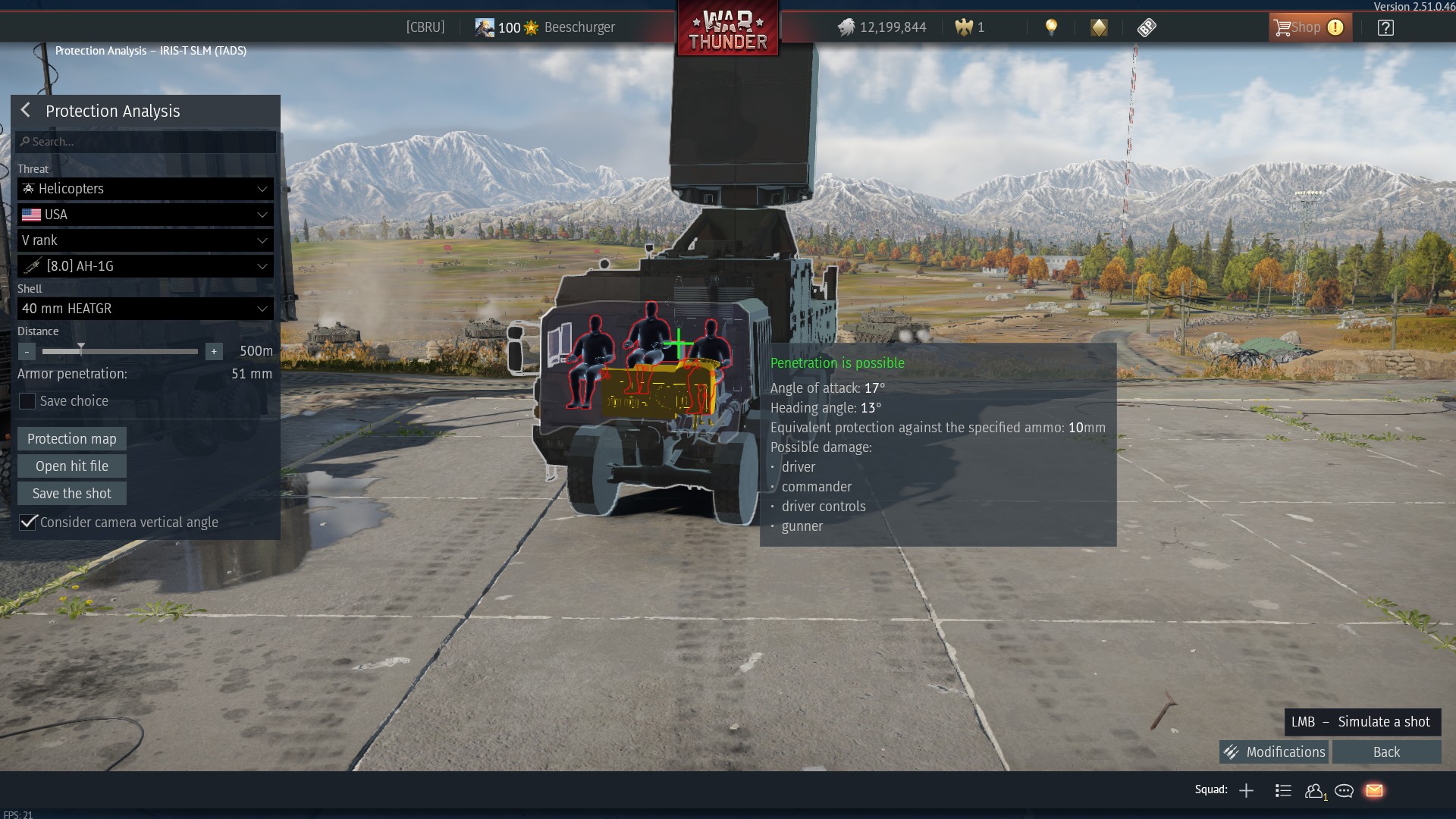Screen dimensions: 1456x819
Task: Open the question mark help button
Action: point(1385,28)
